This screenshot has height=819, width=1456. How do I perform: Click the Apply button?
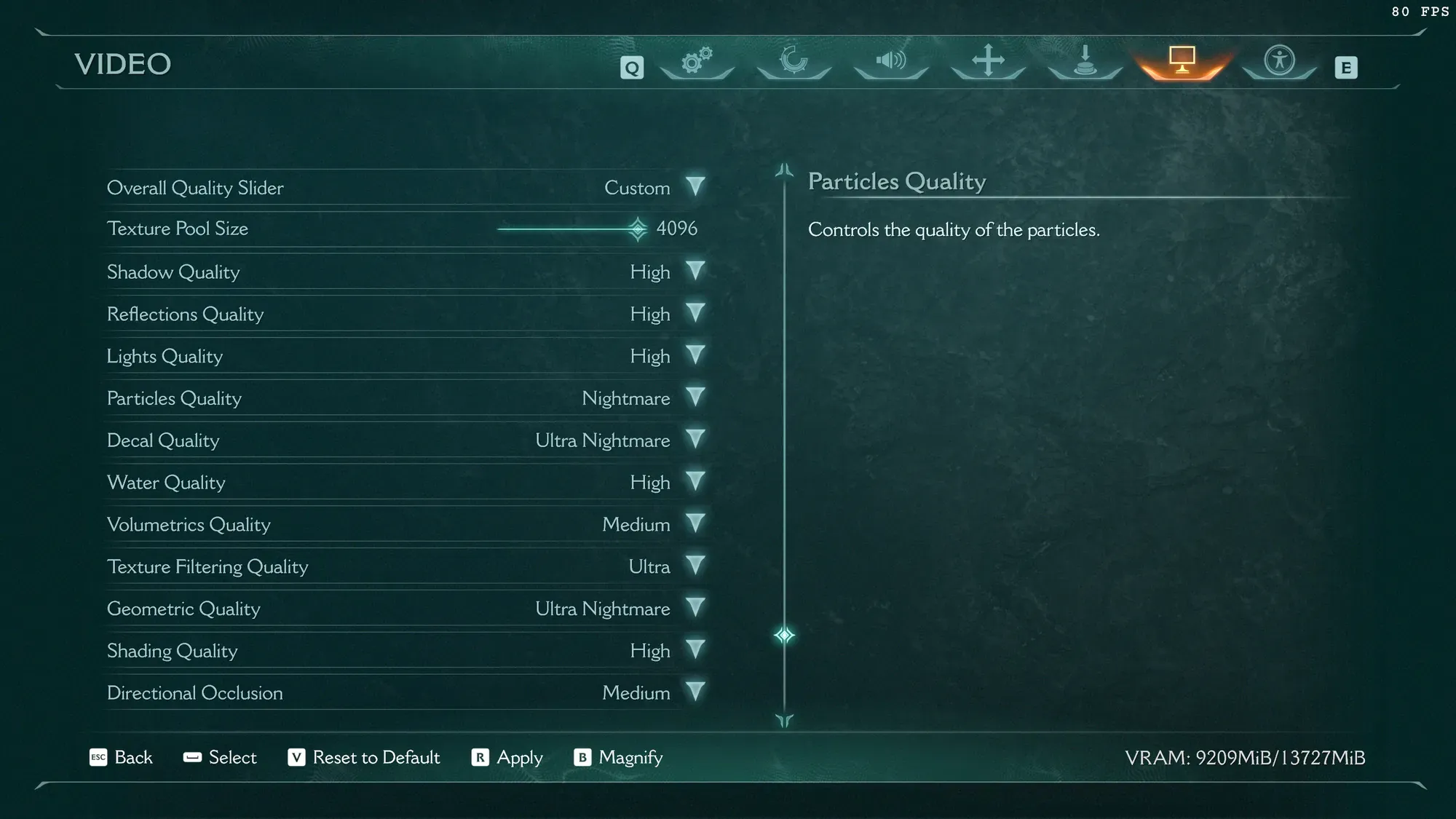[508, 757]
